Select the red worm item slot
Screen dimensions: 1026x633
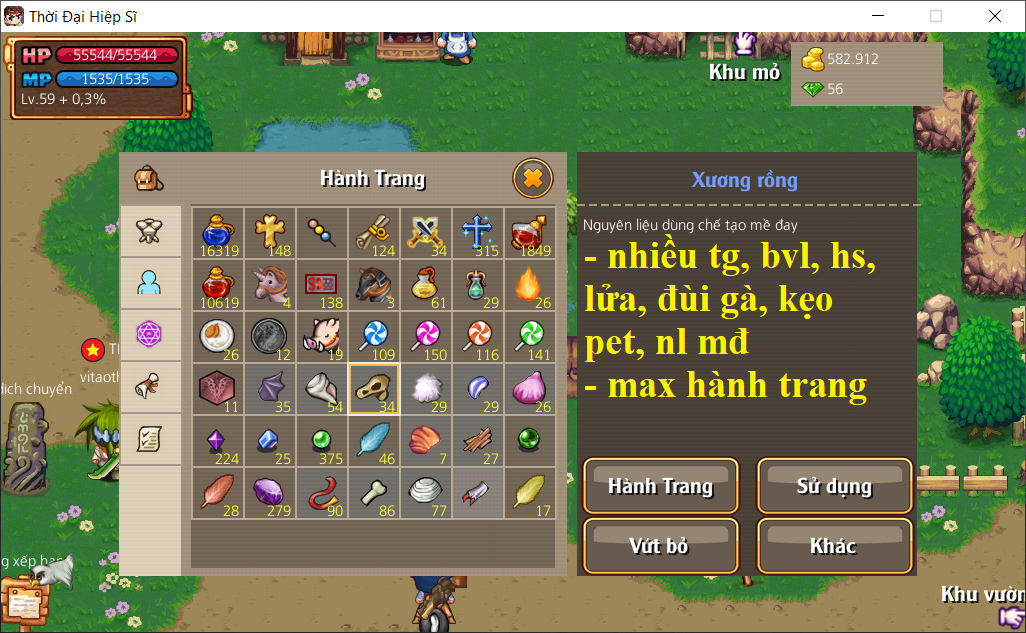[321, 493]
